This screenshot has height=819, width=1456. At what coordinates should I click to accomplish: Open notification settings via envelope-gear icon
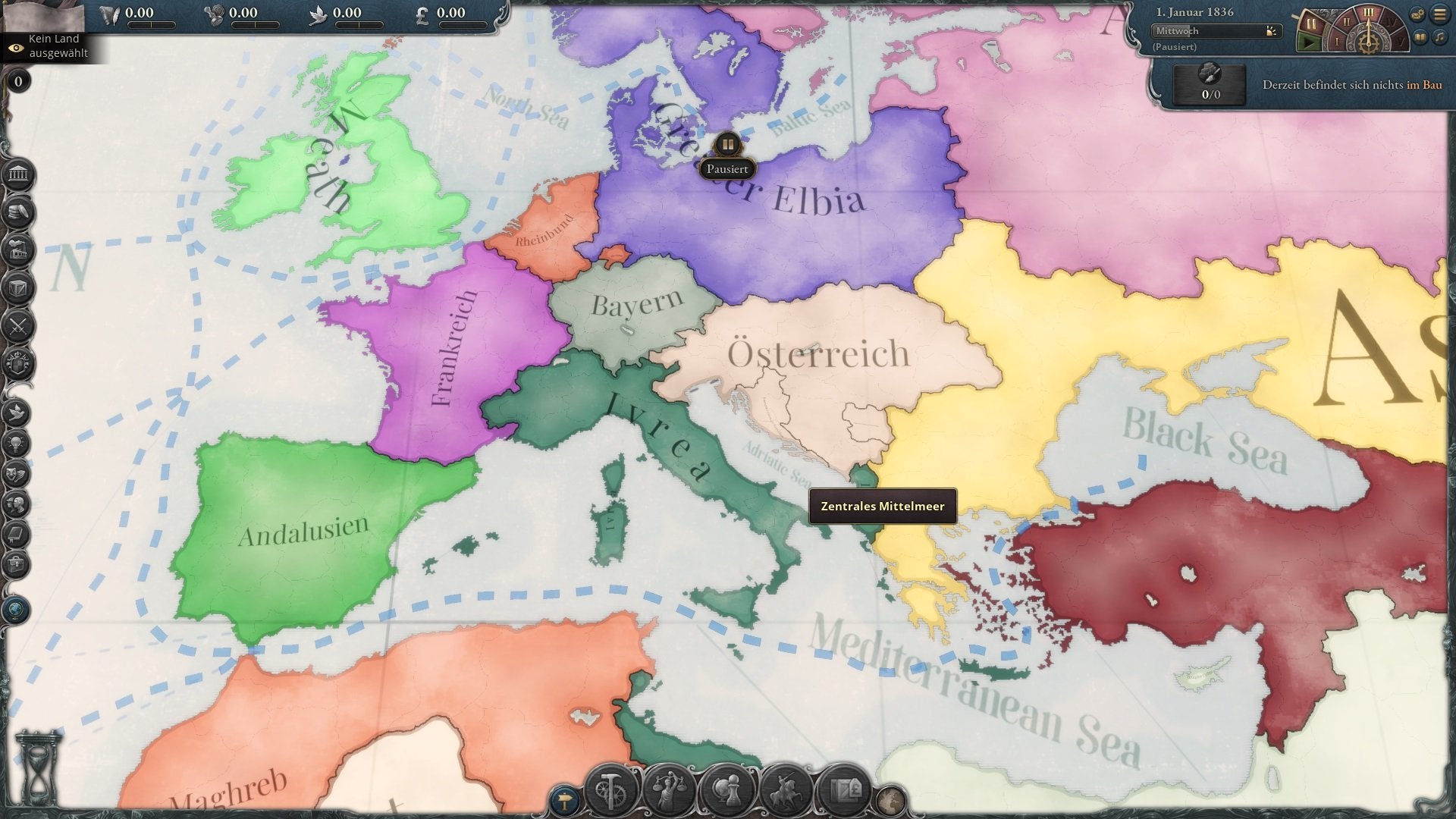point(1417,13)
